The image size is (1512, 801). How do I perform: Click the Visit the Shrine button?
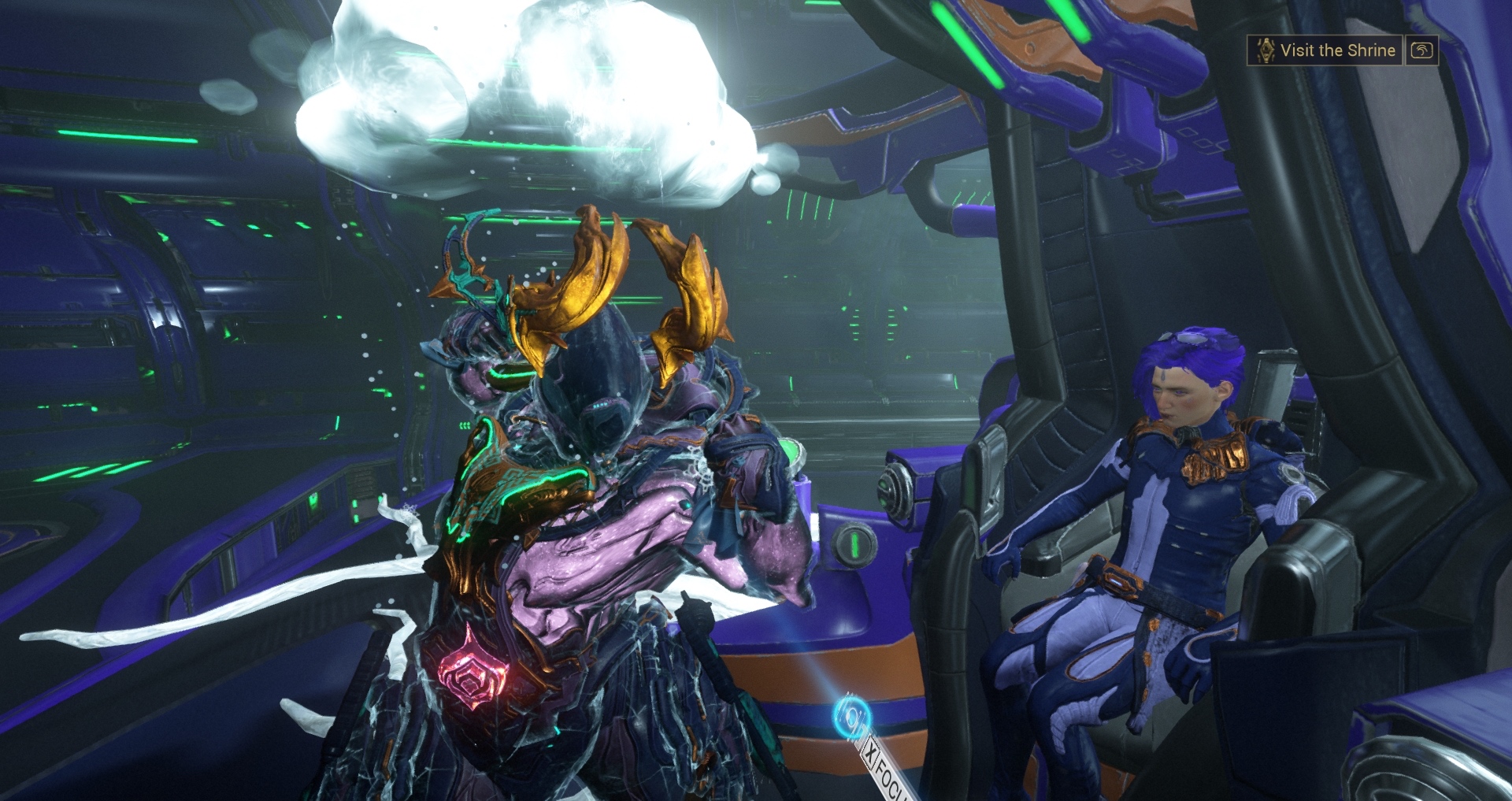(1325, 50)
